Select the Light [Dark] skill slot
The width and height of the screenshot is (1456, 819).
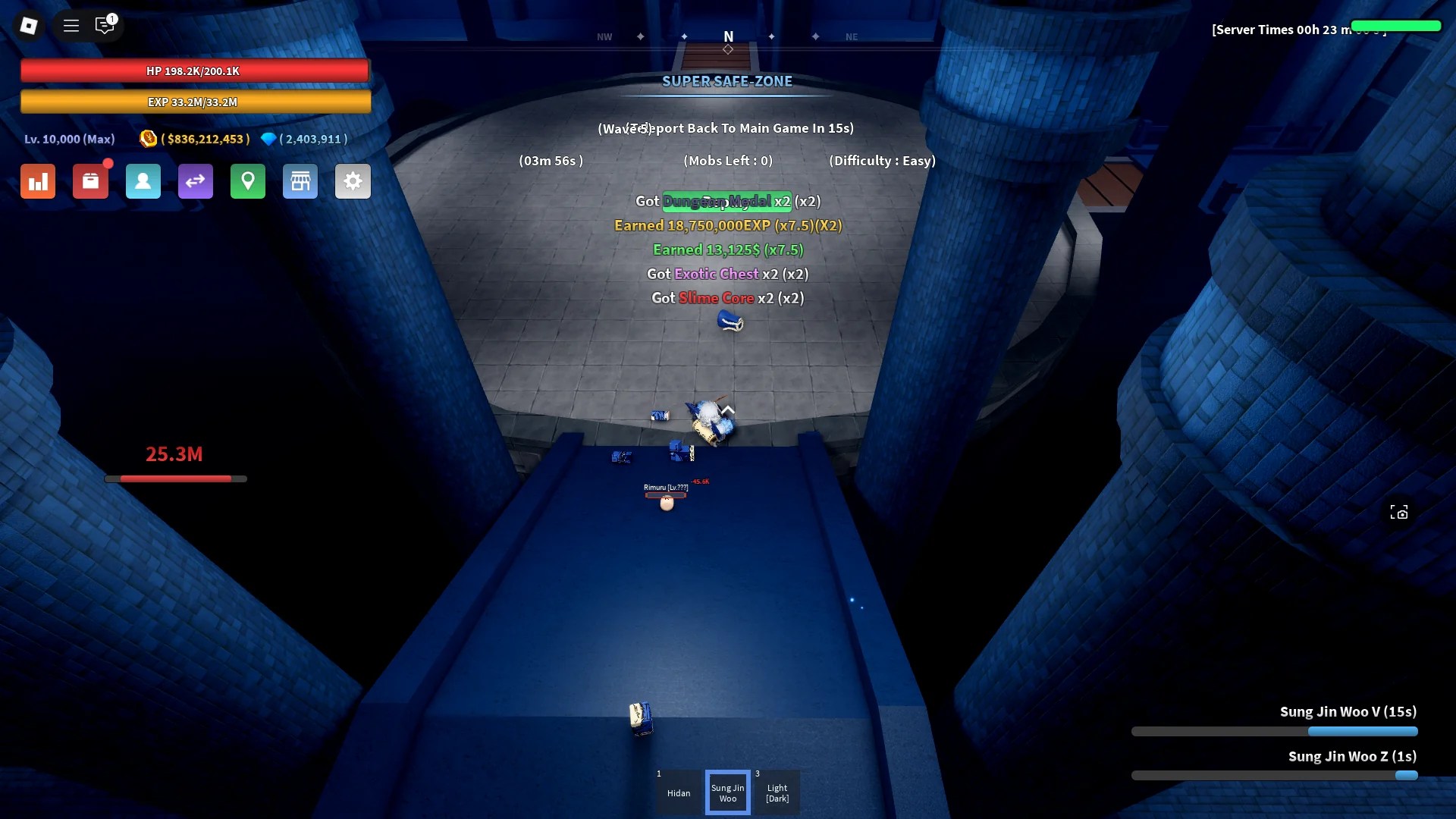(777, 792)
